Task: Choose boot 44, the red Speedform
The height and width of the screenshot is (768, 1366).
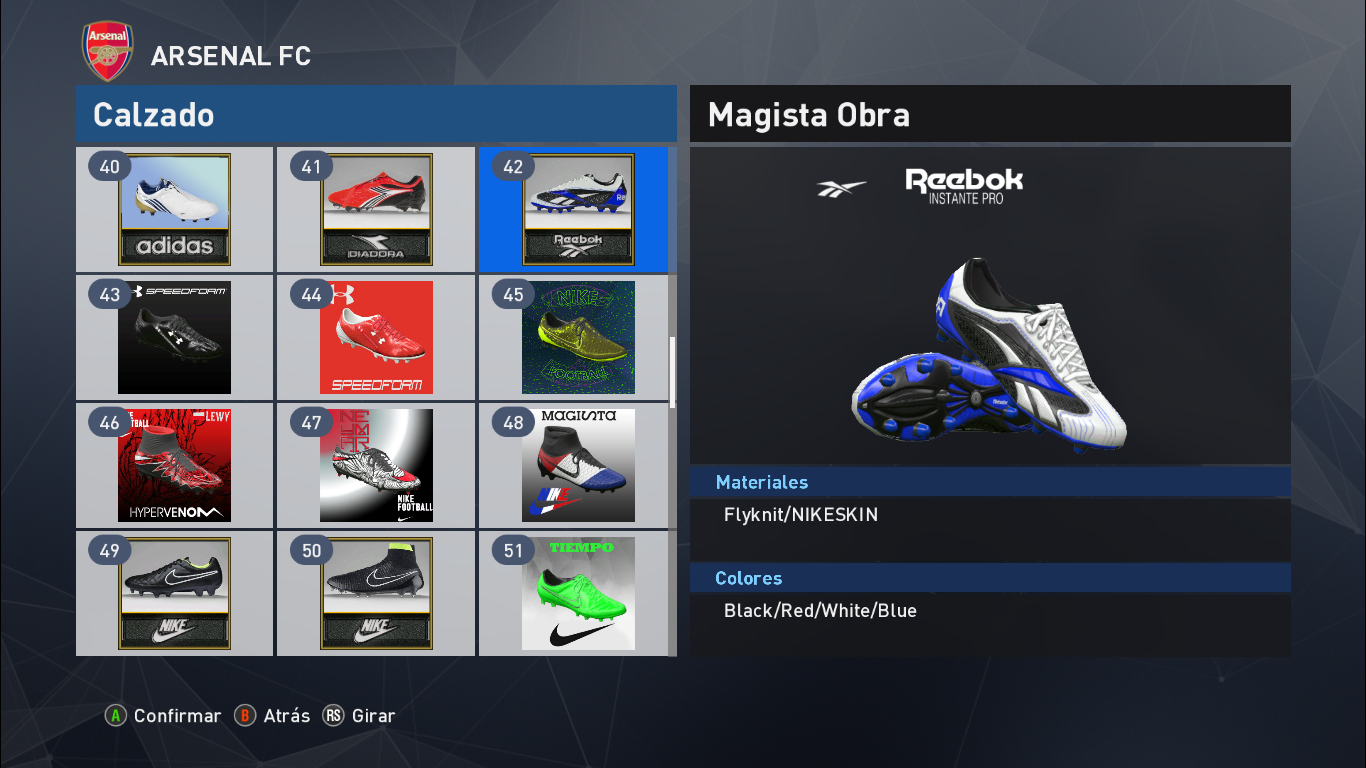Action: coord(377,338)
